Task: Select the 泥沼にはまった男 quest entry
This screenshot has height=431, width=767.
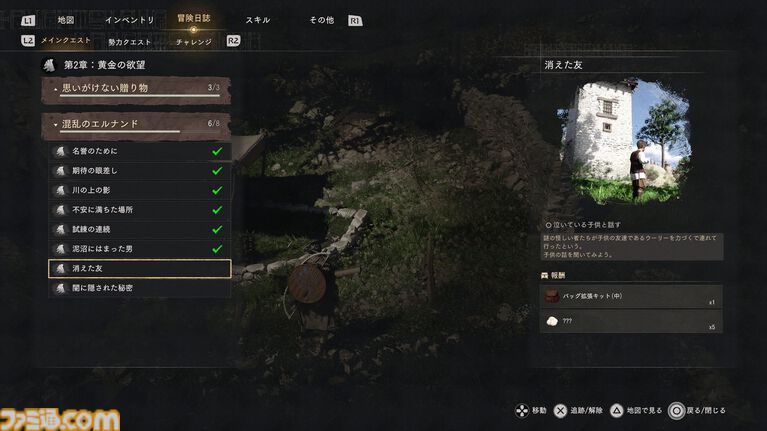Action: (x=140, y=249)
